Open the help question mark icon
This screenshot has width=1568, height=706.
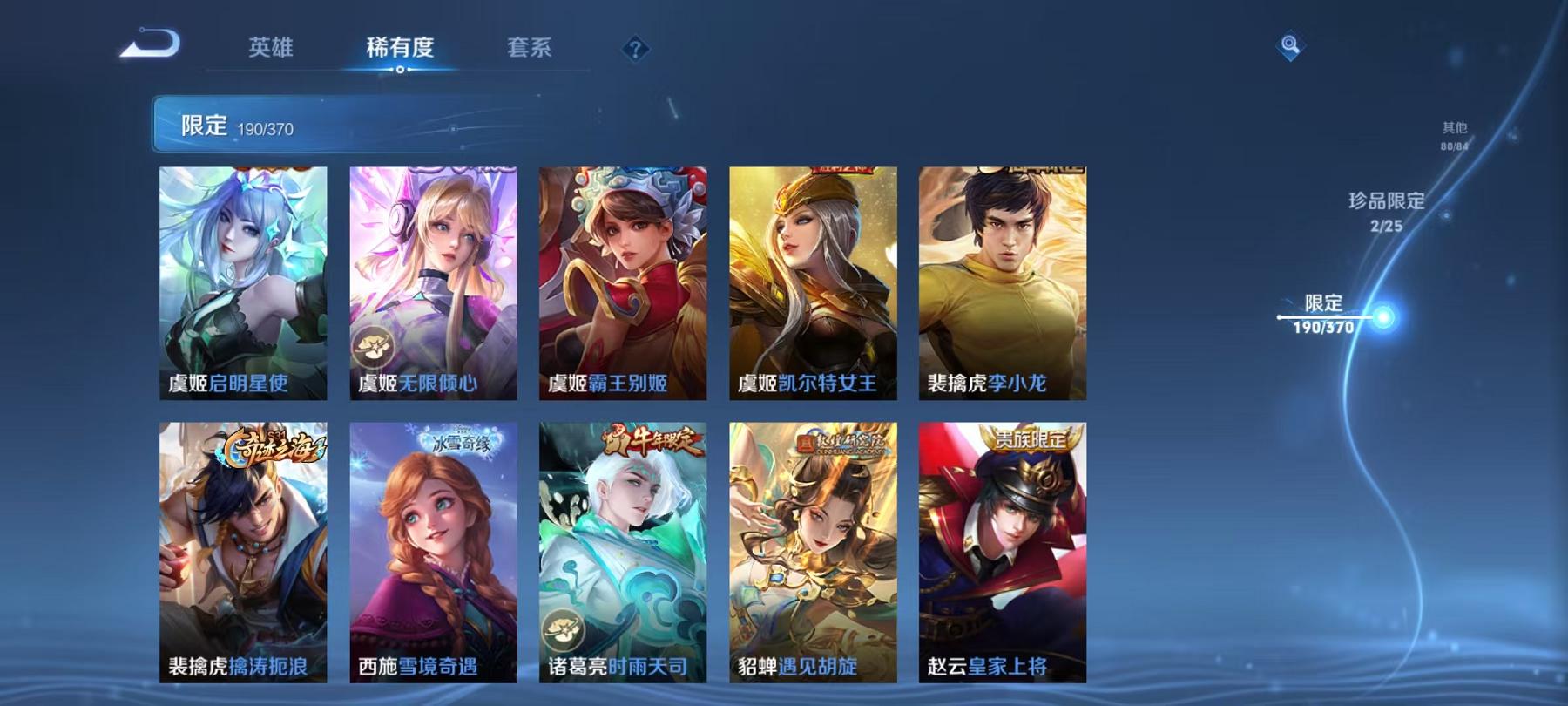tap(637, 48)
